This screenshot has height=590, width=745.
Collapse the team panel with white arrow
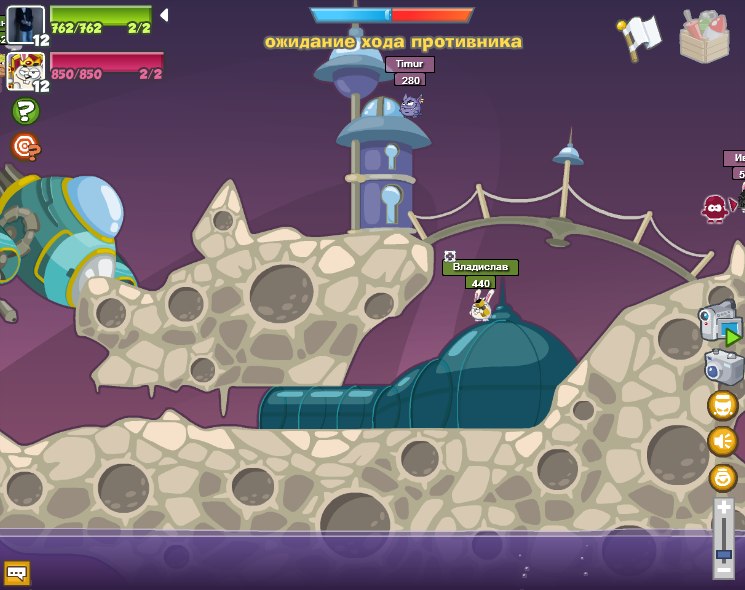pos(164,15)
